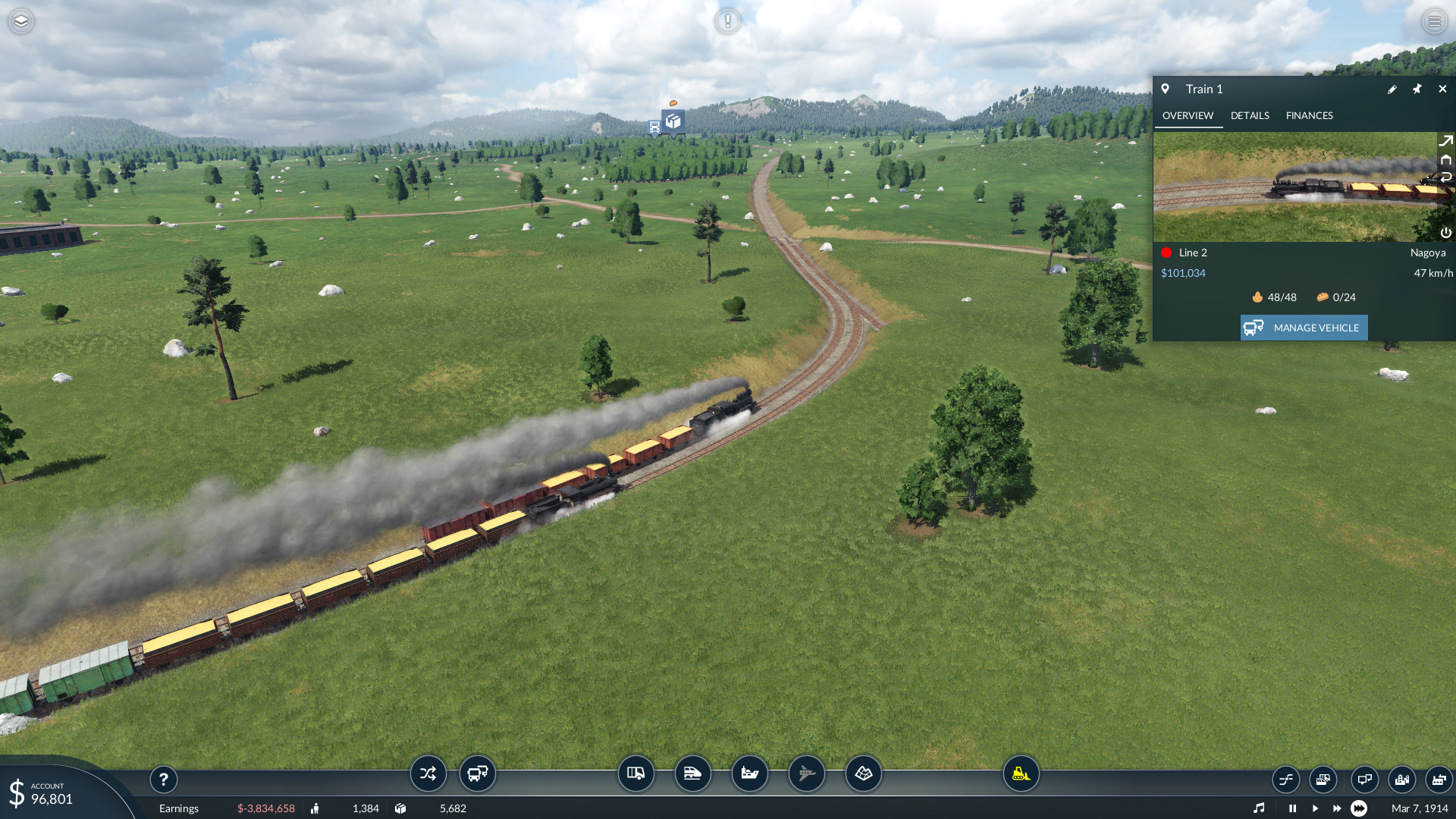Open the line manager shuffle-arrows icon
The image size is (1456, 819).
(x=428, y=774)
